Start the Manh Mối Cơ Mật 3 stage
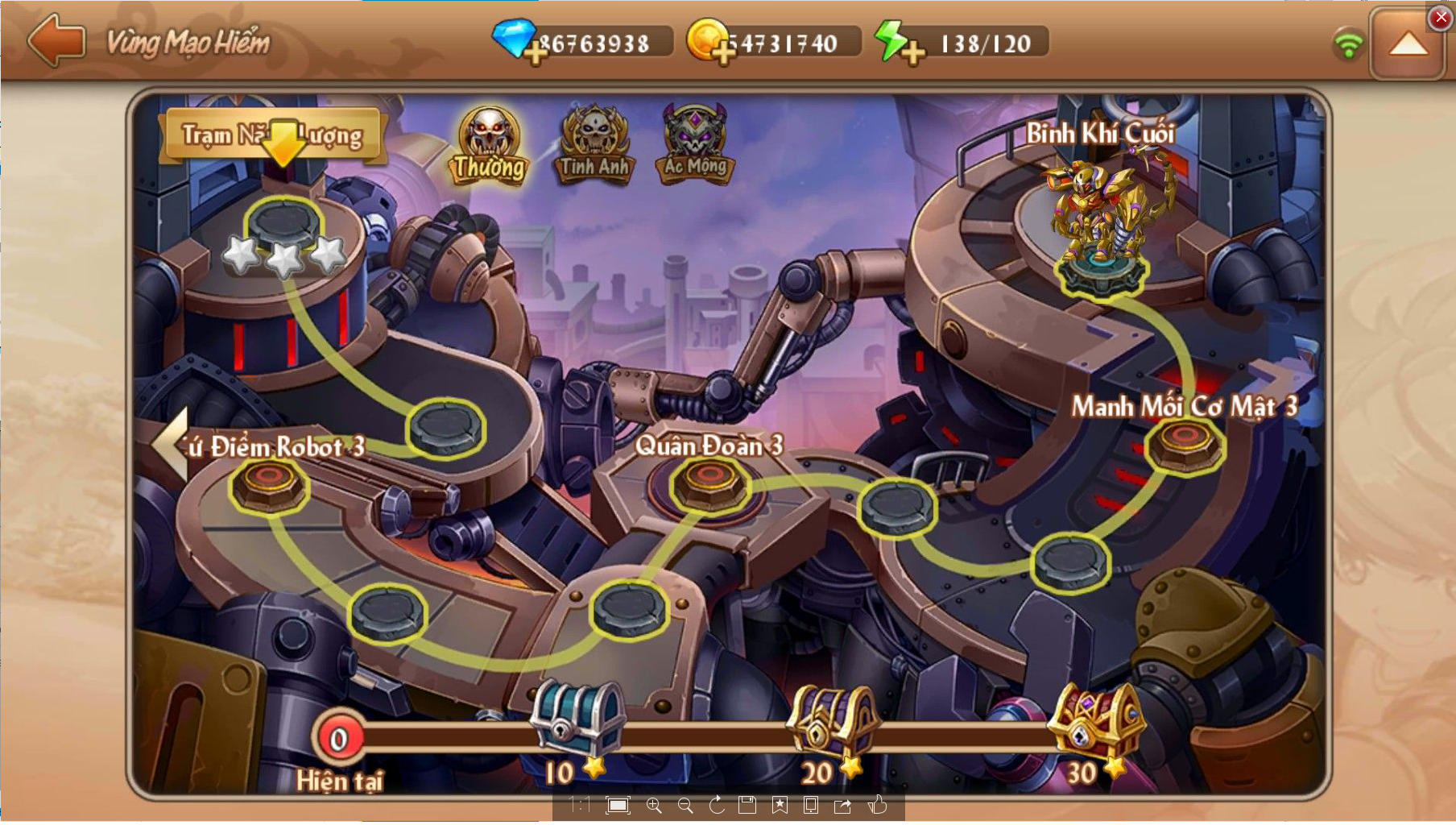This screenshot has width=1456, height=825. point(1185,445)
